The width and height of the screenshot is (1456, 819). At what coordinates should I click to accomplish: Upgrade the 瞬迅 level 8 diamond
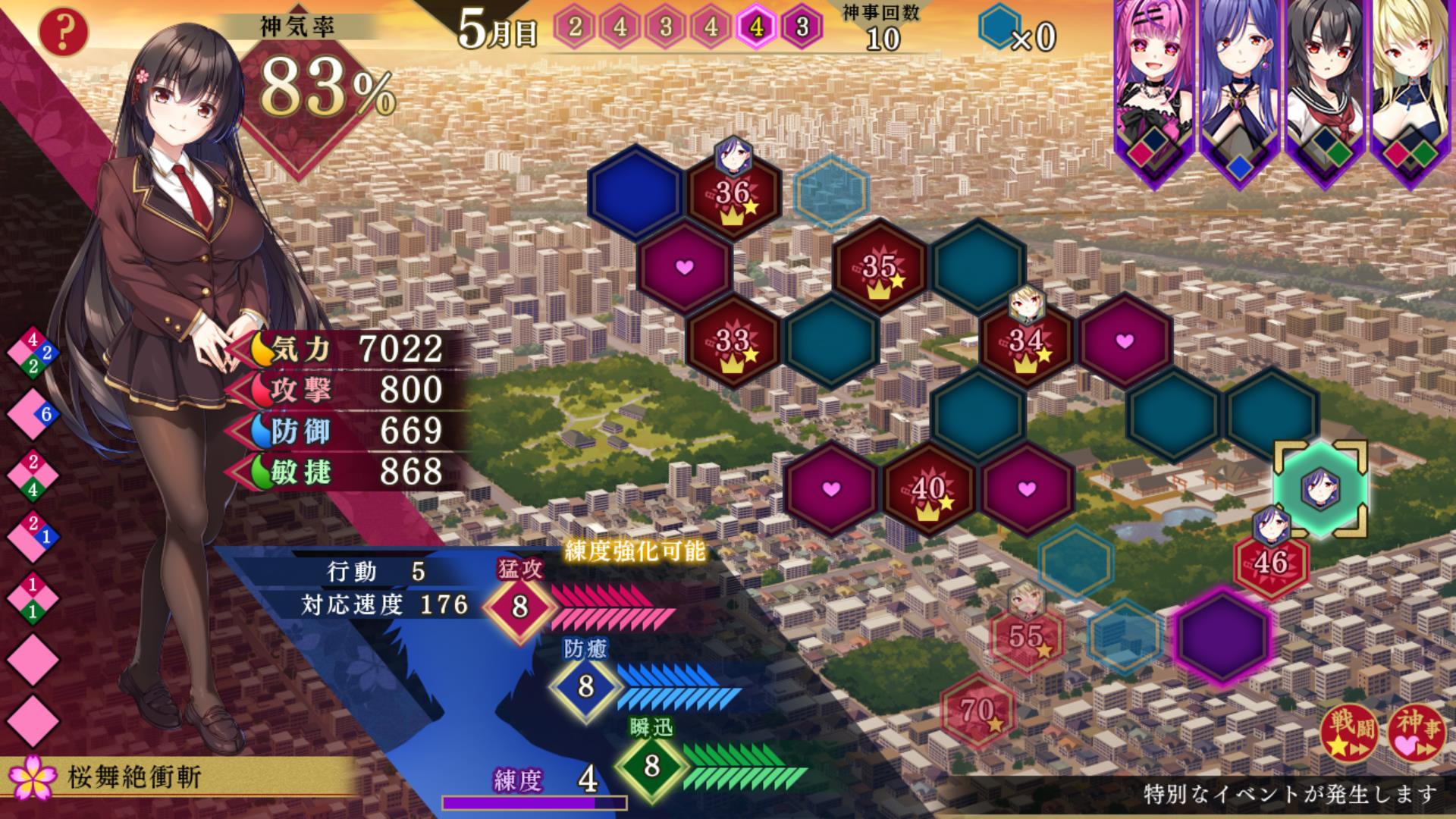(651, 767)
